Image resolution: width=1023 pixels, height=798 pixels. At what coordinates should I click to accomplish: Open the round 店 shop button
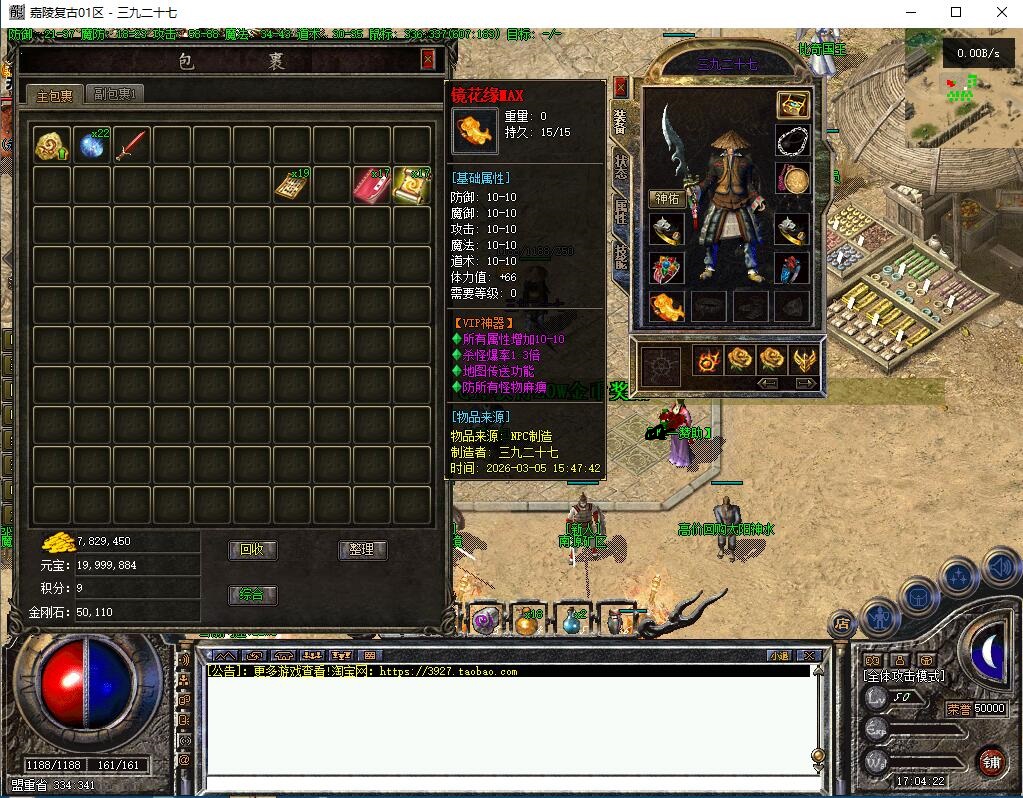coord(841,624)
